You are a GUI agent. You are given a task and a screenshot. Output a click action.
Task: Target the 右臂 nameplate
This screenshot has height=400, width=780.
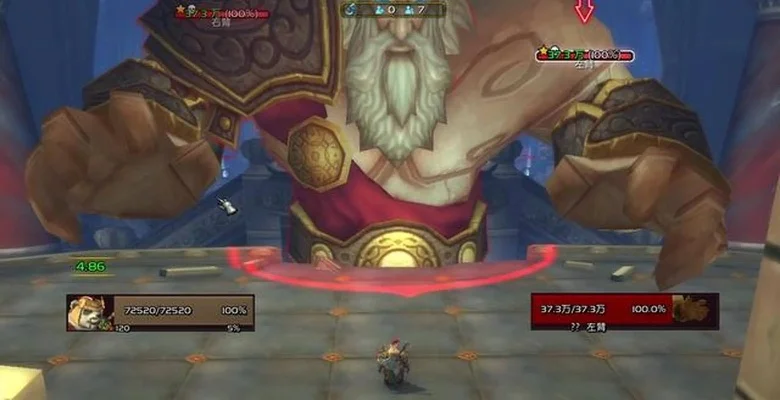221,14
